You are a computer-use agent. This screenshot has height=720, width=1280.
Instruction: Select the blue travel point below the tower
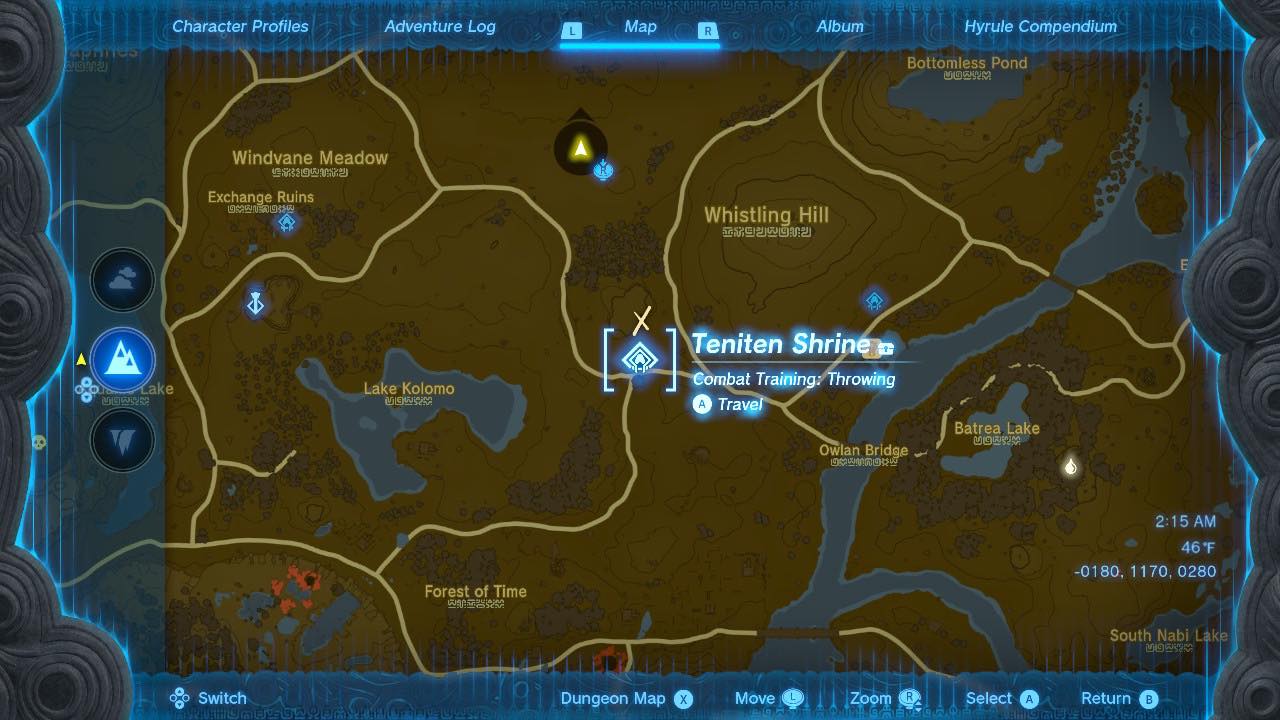[603, 171]
